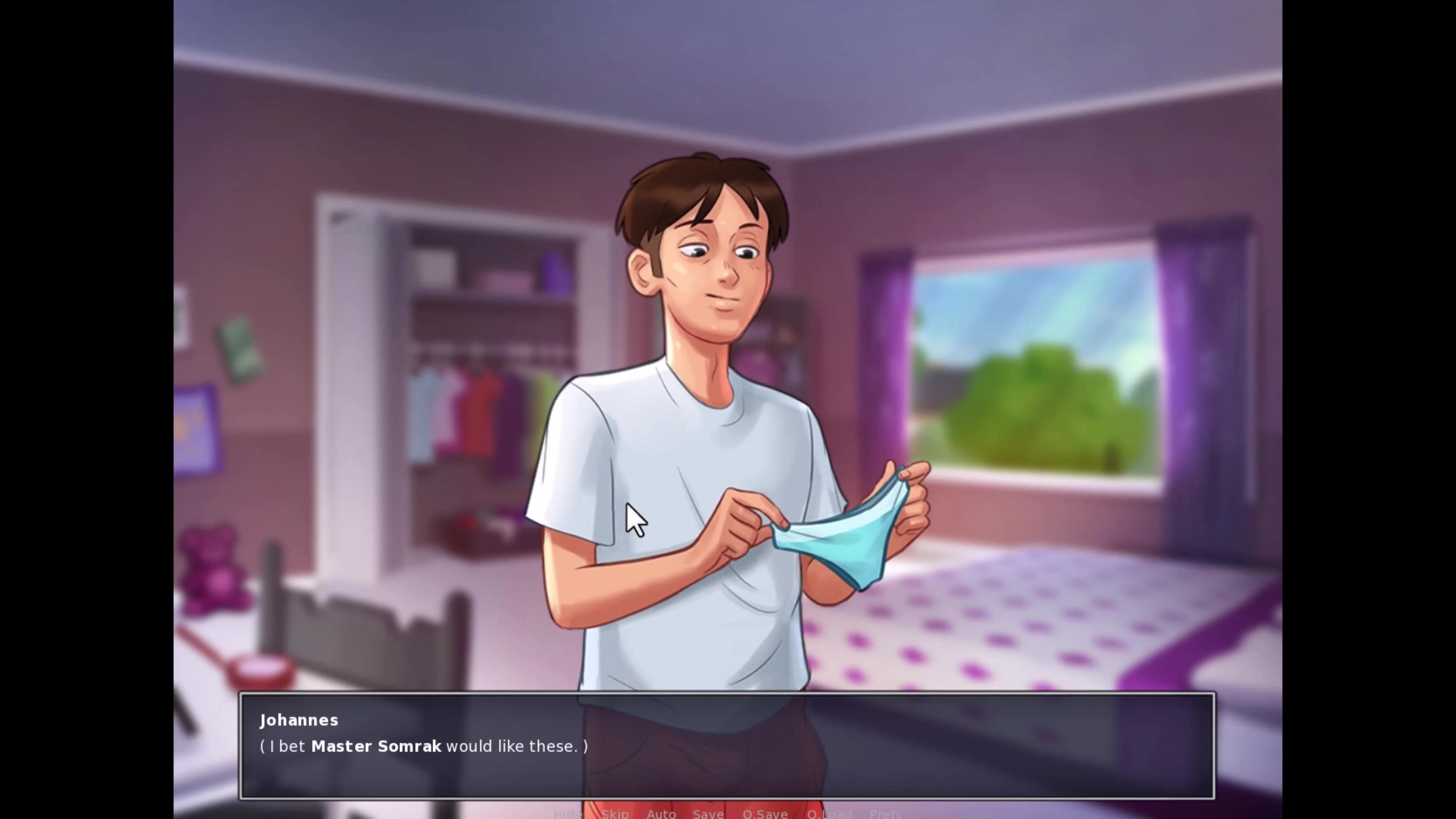Image resolution: width=1456 pixels, height=819 pixels.
Task: Quick load with the Q.Load button
Action: coord(829,813)
